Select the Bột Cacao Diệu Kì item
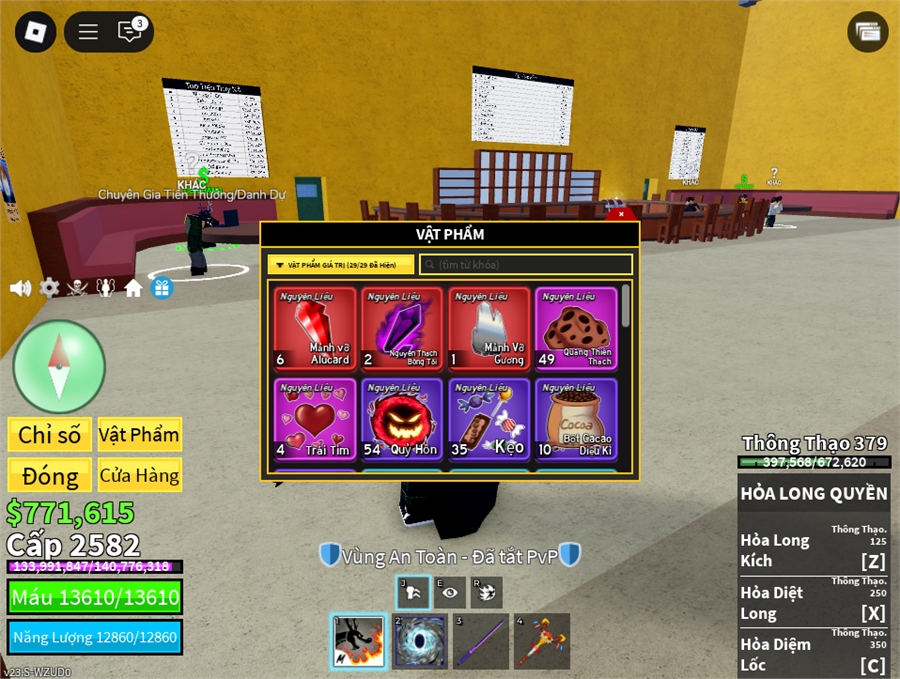Viewport: 900px width, 679px height. [x=576, y=419]
